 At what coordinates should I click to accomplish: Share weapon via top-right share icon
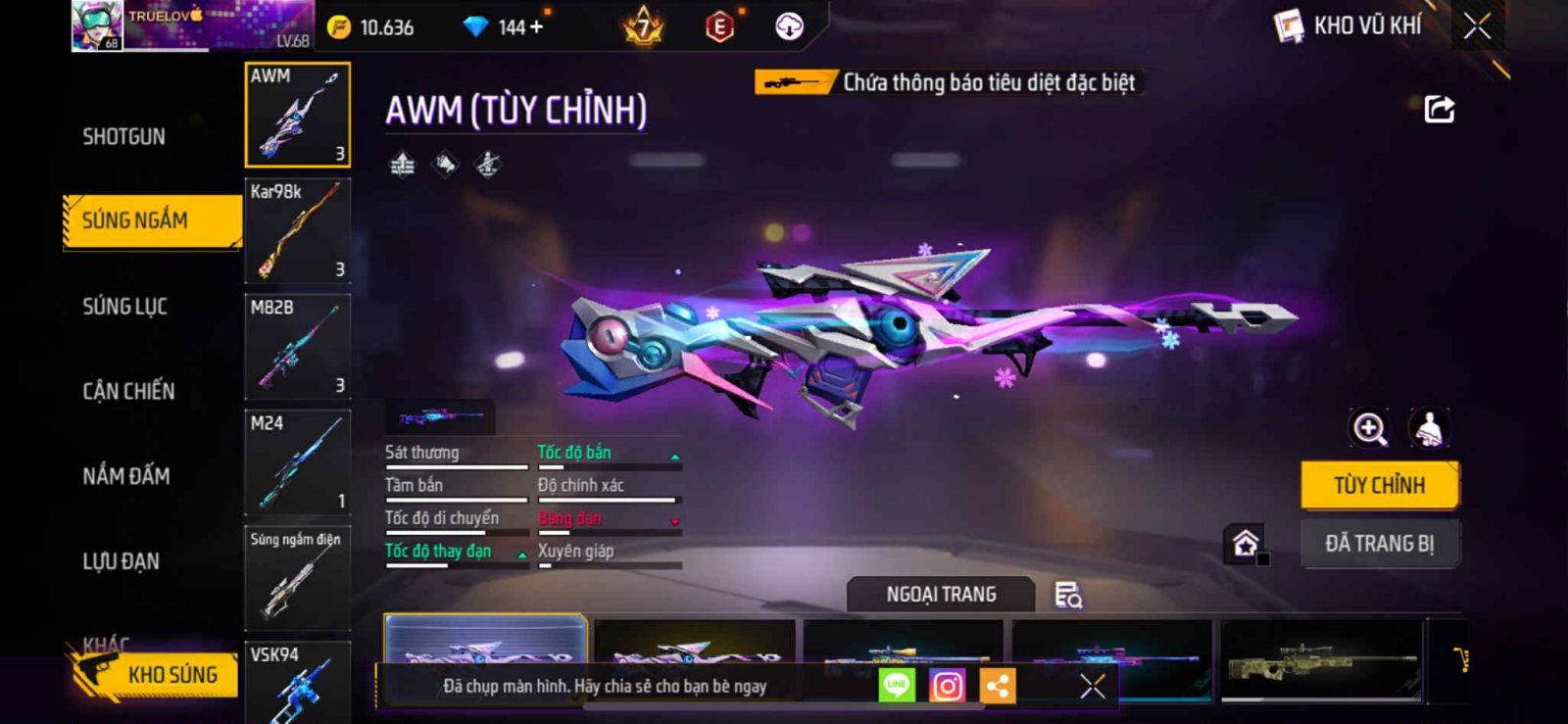click(x=1439, y=109)
